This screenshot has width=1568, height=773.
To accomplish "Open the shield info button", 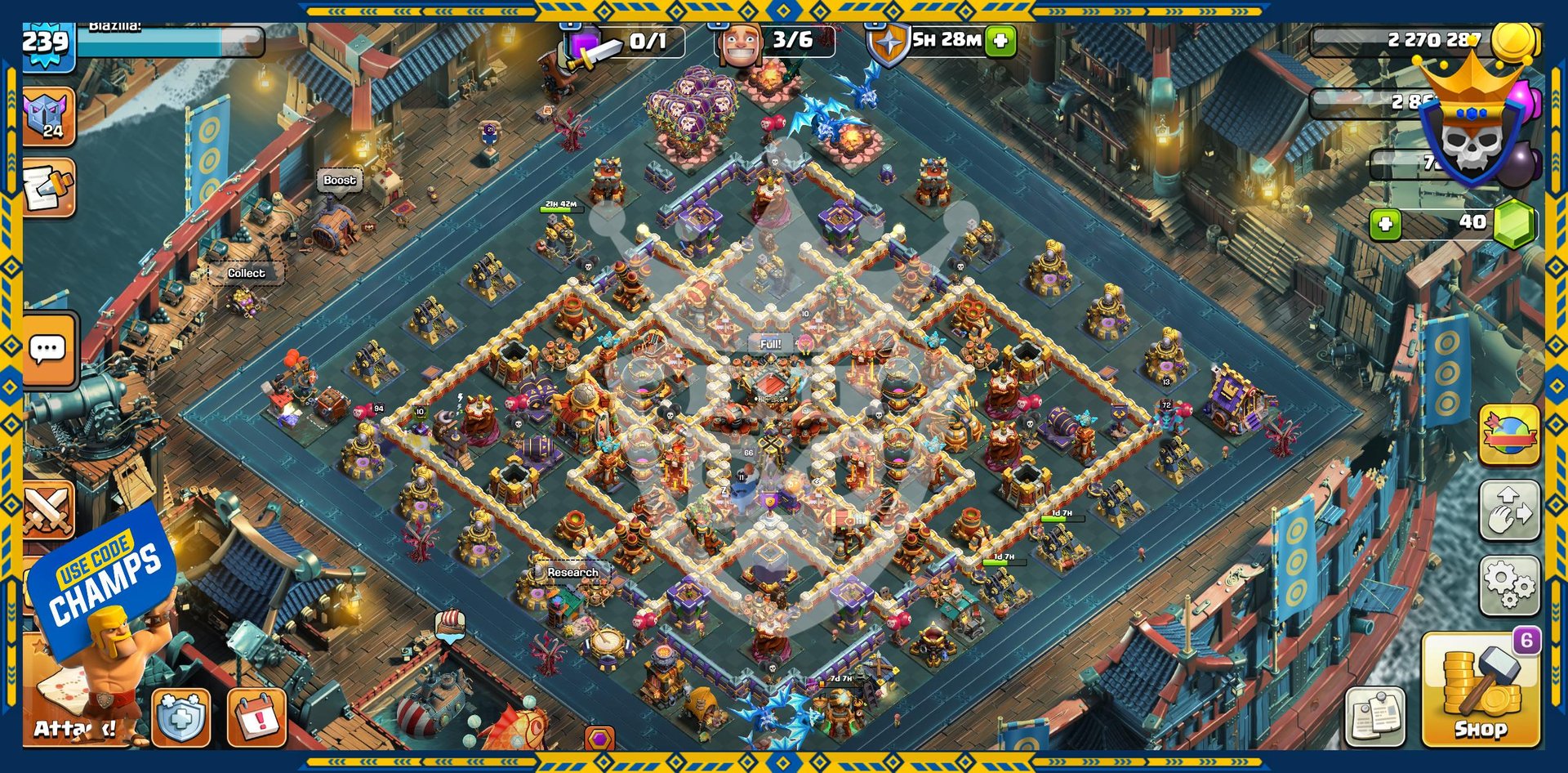I will click(181, 717).
